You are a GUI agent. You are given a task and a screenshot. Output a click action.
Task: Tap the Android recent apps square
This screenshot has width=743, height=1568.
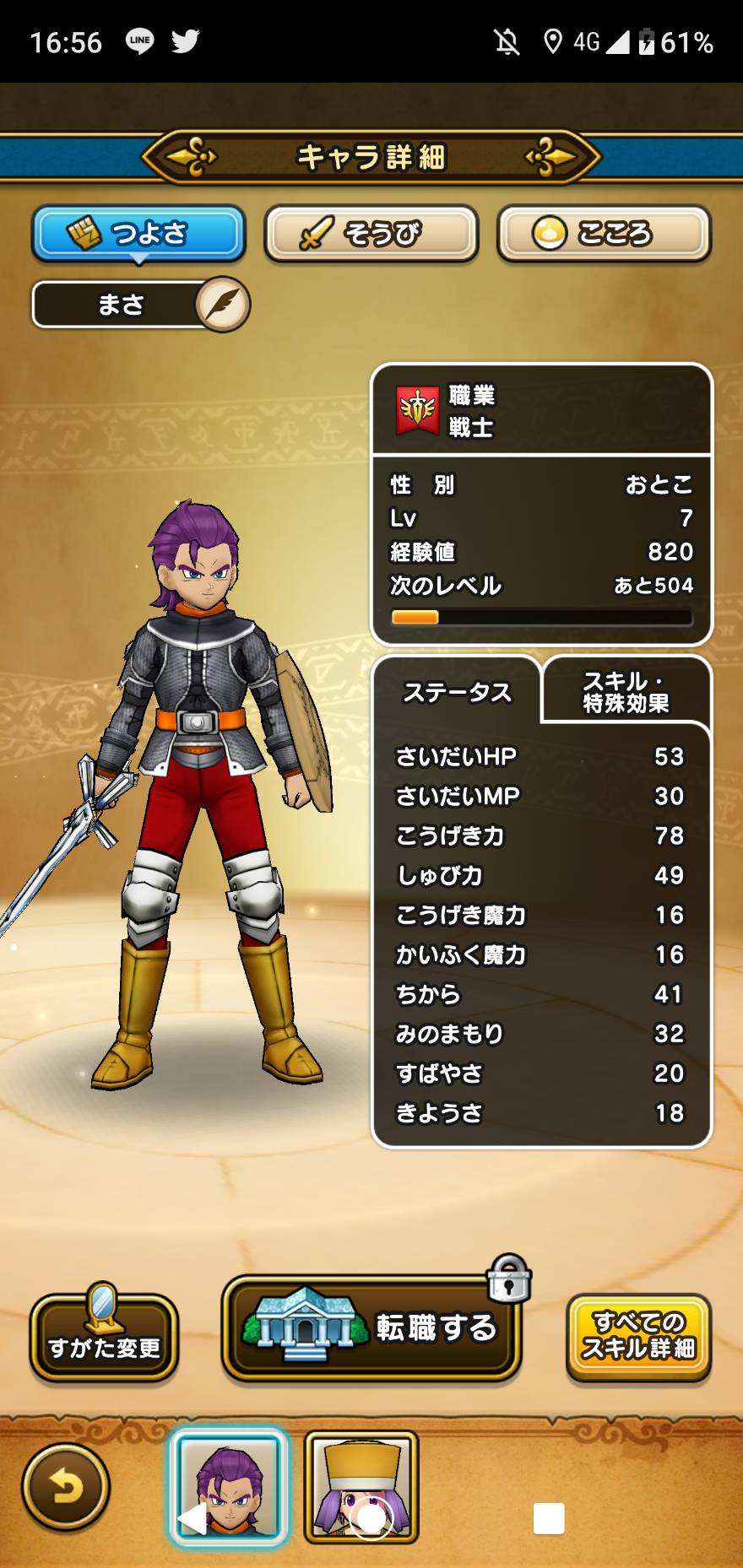point(549,1519)
